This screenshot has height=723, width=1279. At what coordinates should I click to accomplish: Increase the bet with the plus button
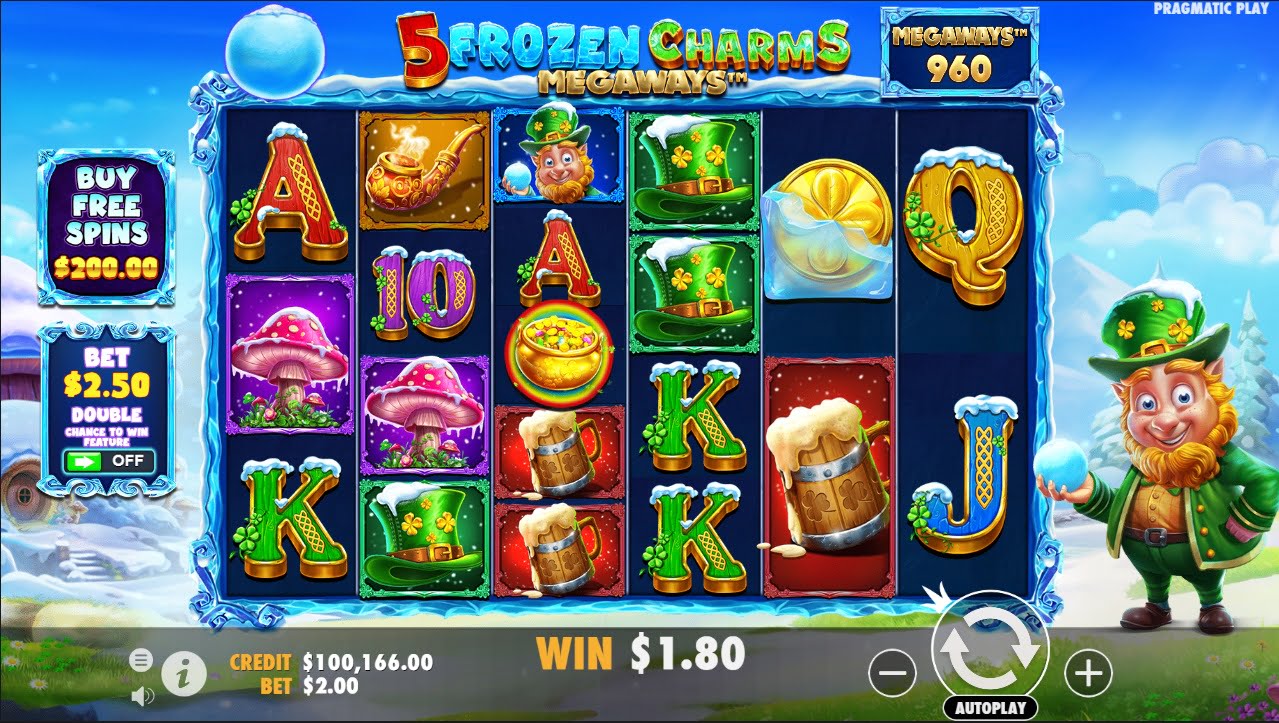[x=1088, y=674]
